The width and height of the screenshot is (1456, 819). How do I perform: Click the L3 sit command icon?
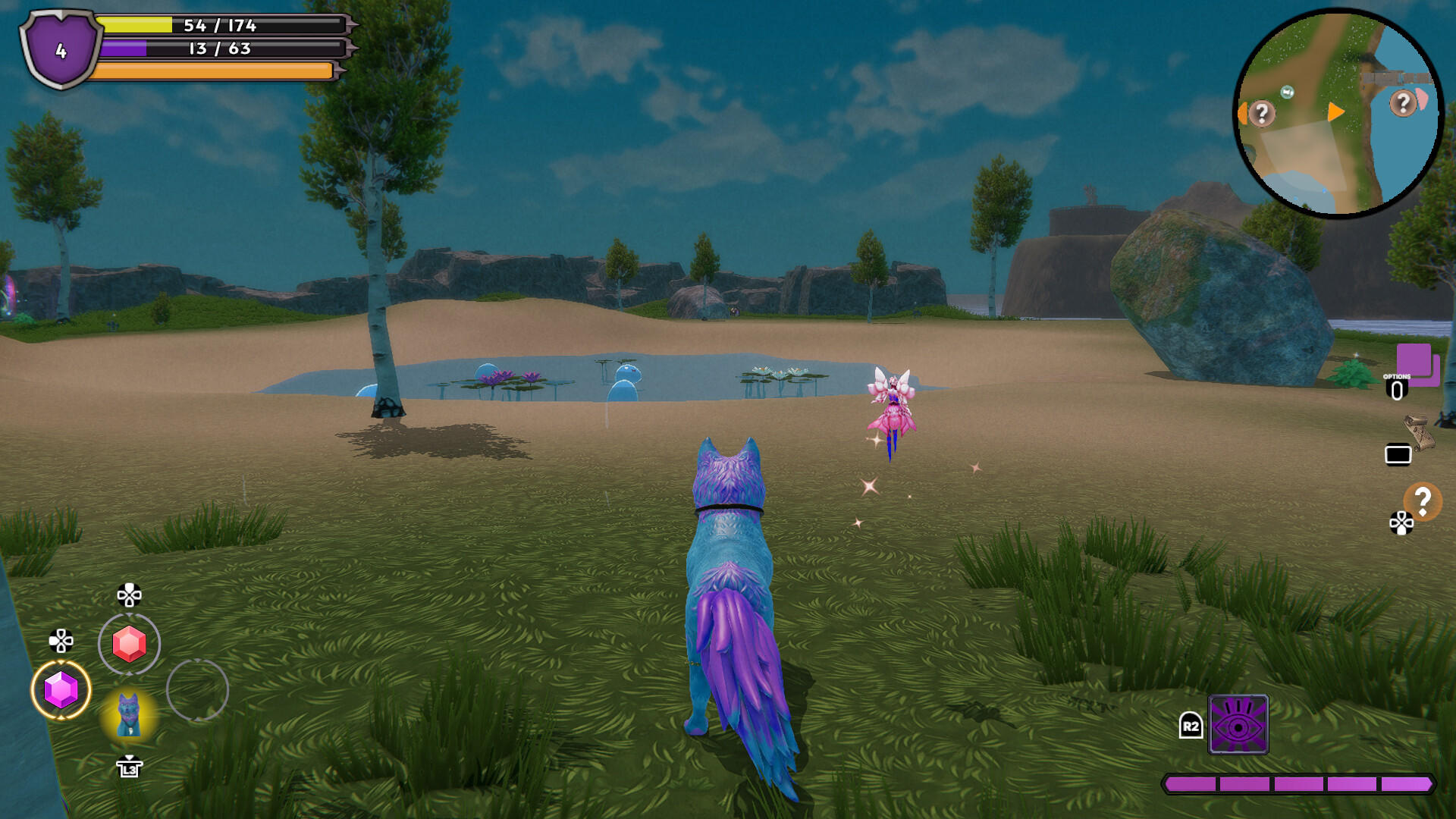(x=131, y=768)
